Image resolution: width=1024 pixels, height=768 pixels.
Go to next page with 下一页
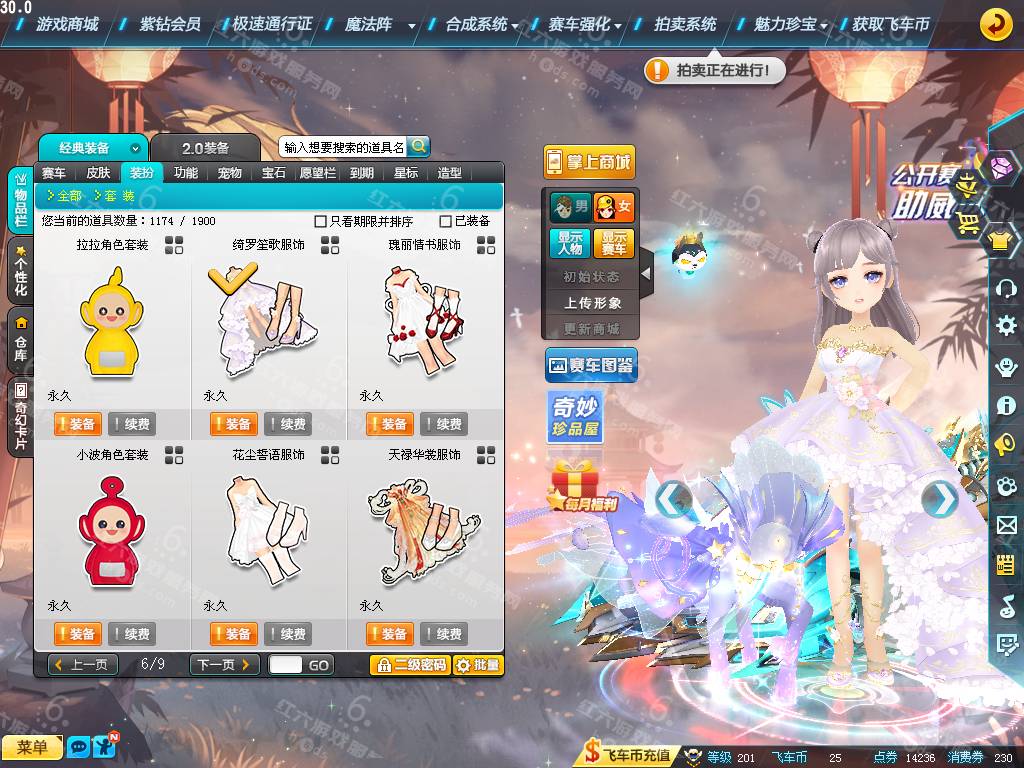tap(224, 665)
